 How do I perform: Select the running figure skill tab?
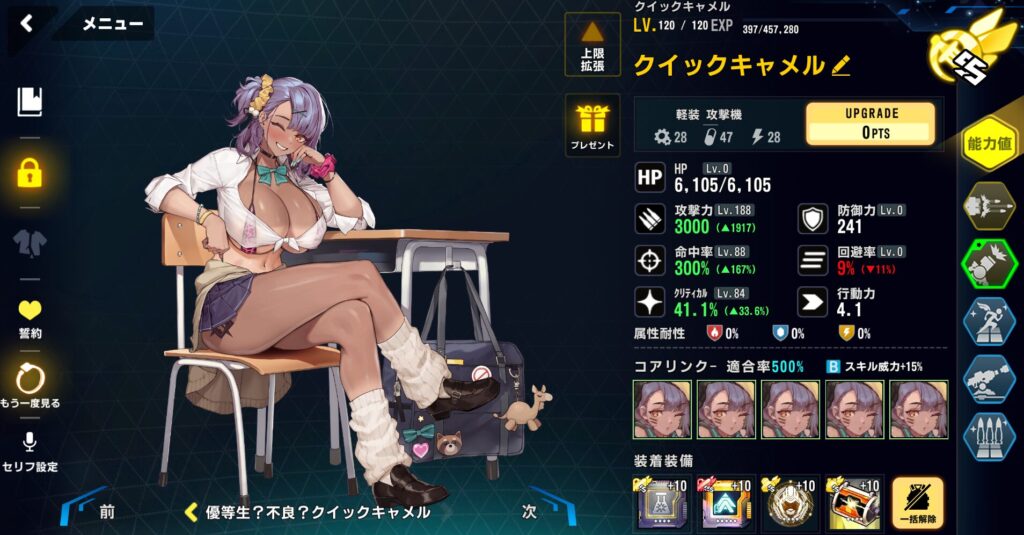point(989,321)
